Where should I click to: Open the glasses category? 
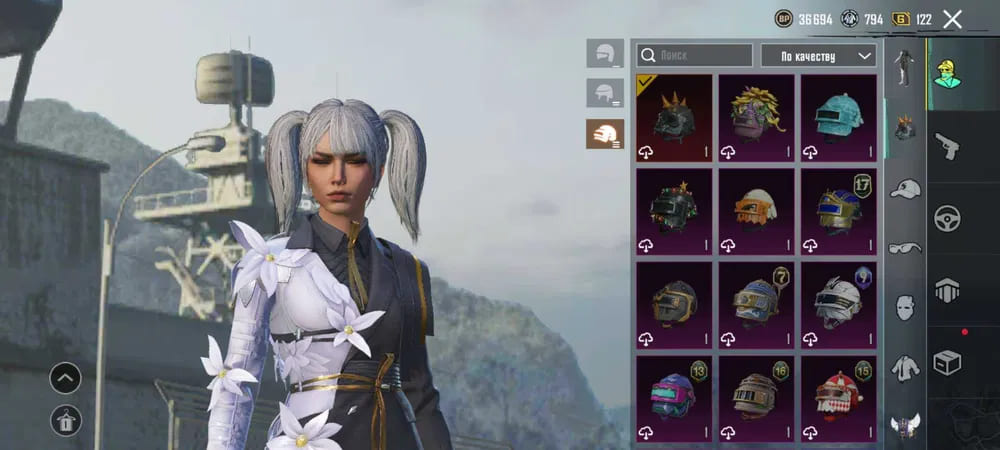pos(905,248)
